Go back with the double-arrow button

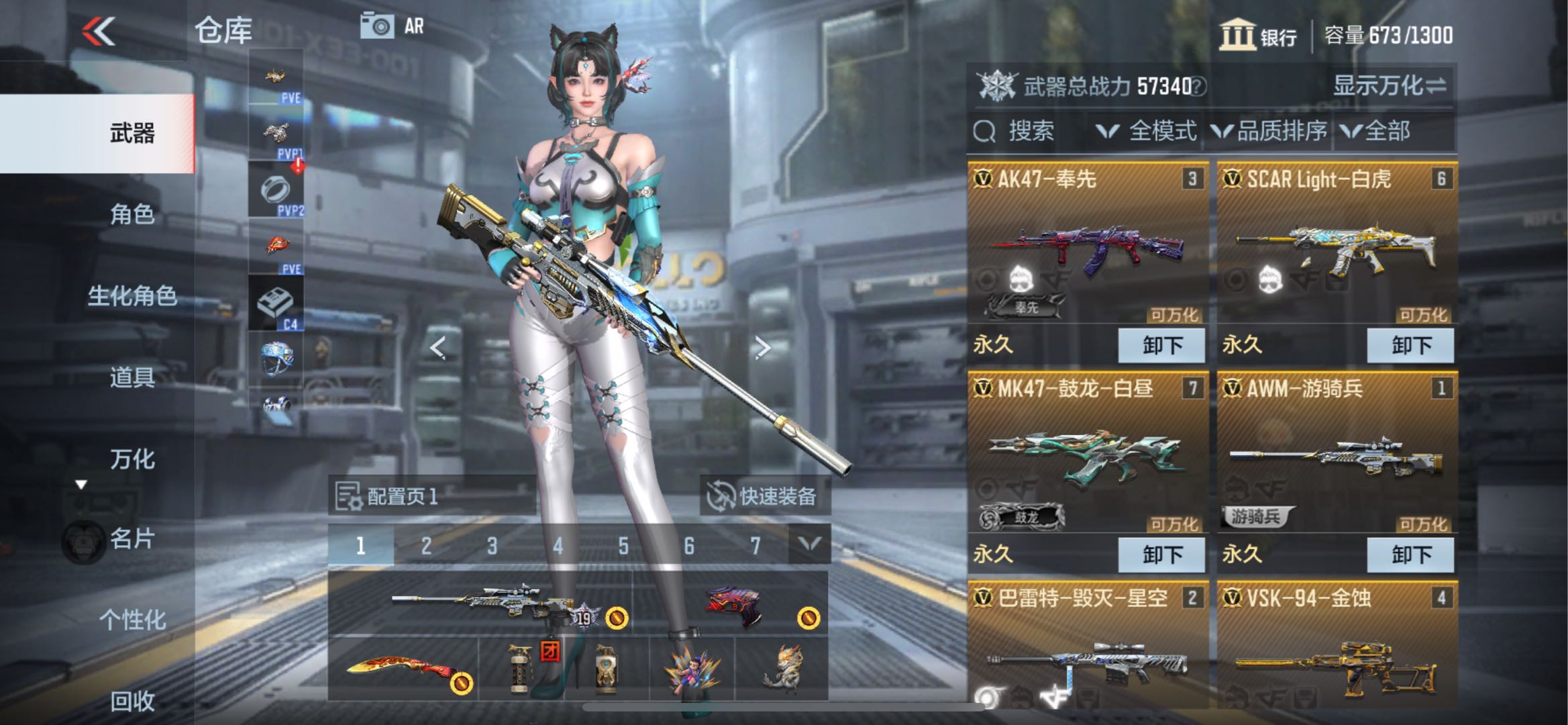pos(99,32)
